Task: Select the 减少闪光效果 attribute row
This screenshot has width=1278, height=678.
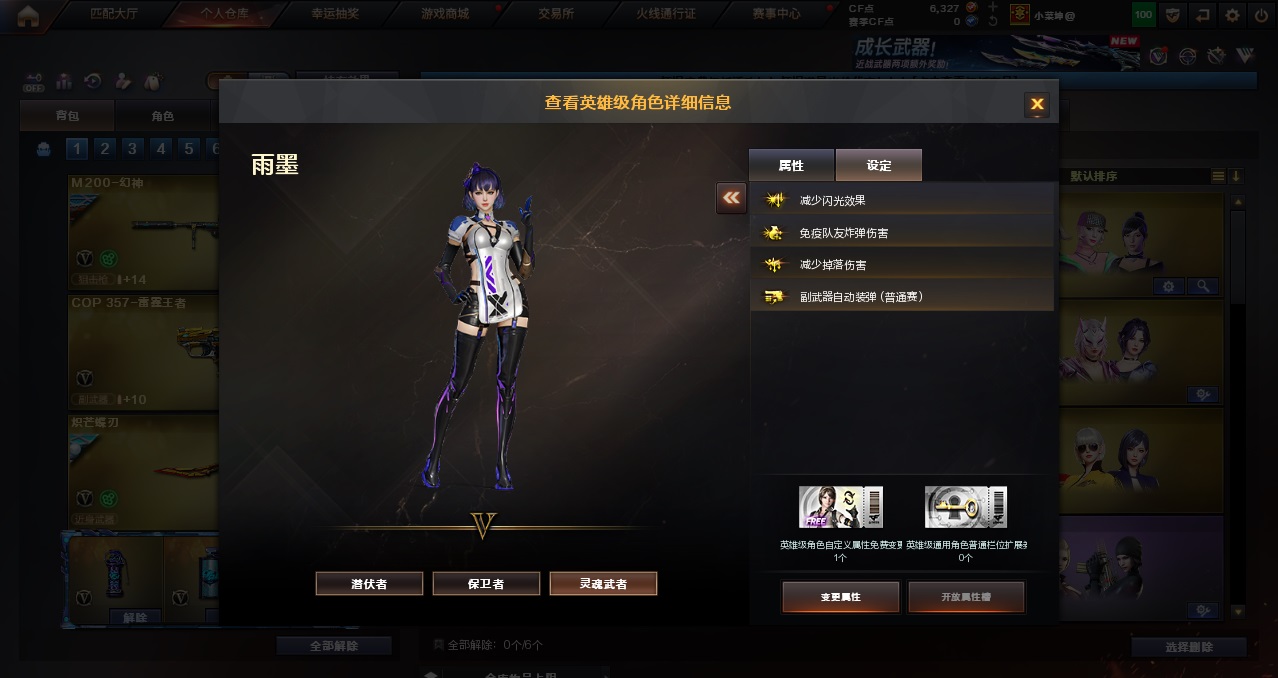Action: (x=902, y=200)
